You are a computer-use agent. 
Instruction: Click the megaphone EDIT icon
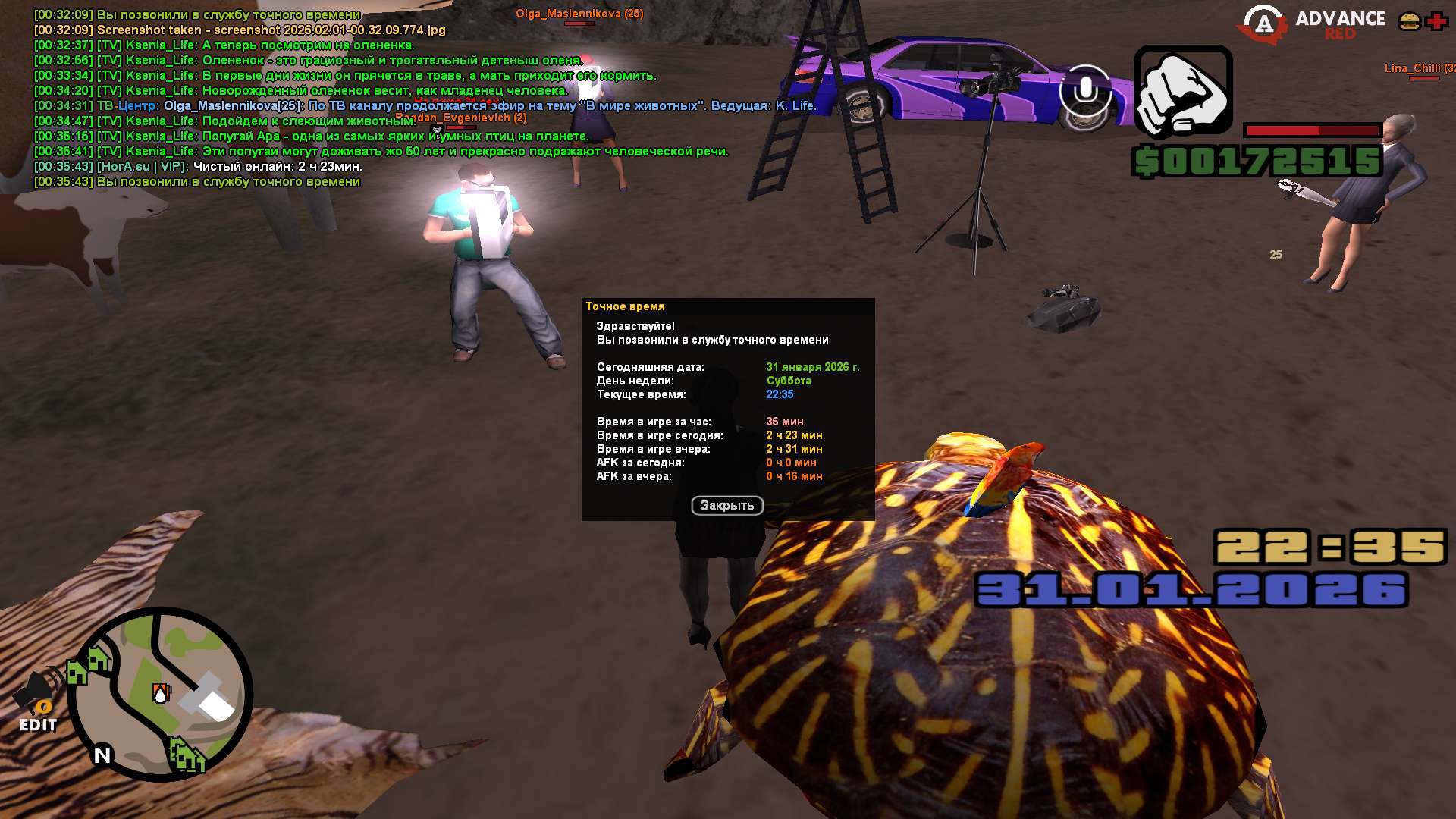pos(36,701)
